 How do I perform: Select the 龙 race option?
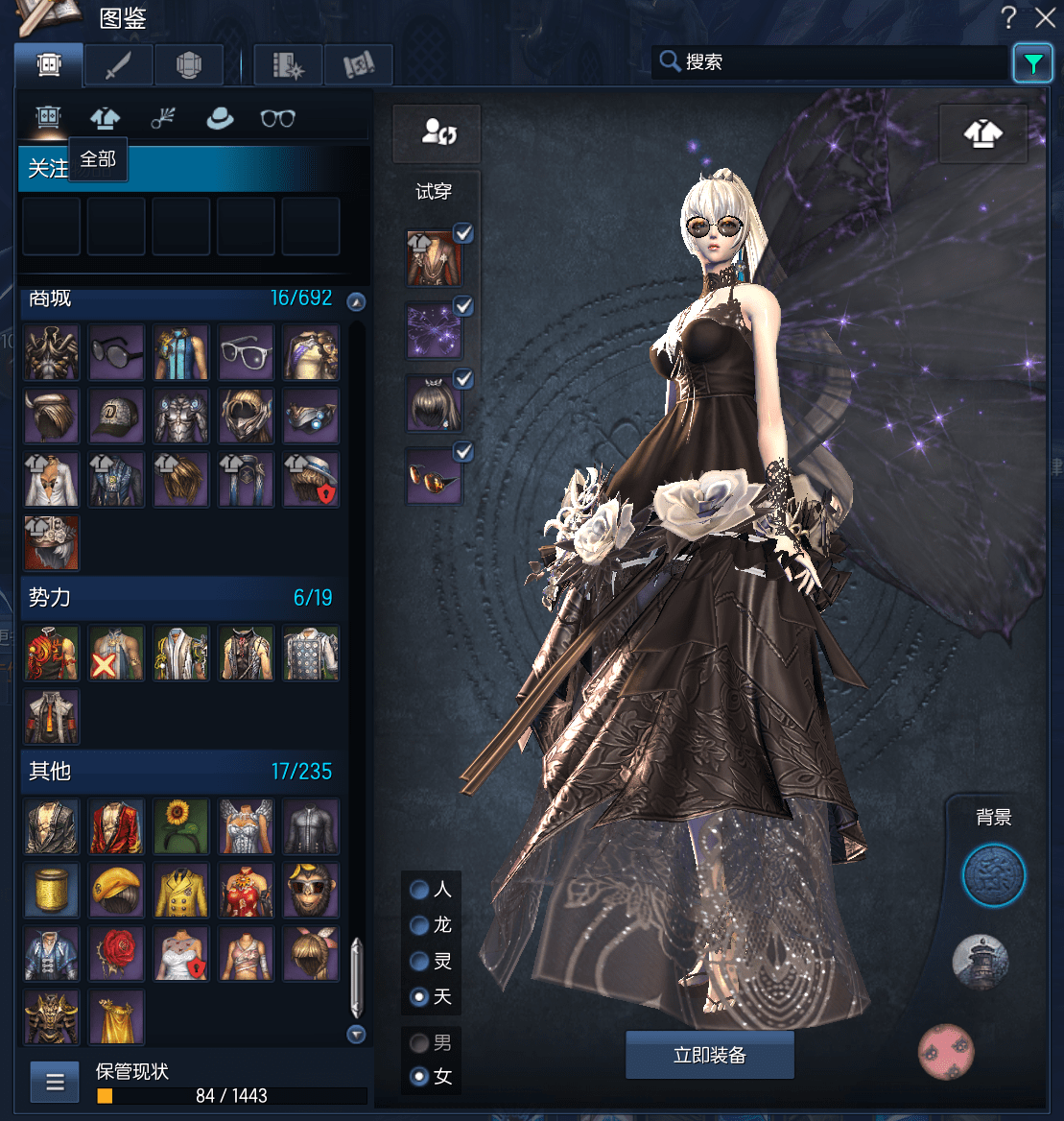(419, 925)
